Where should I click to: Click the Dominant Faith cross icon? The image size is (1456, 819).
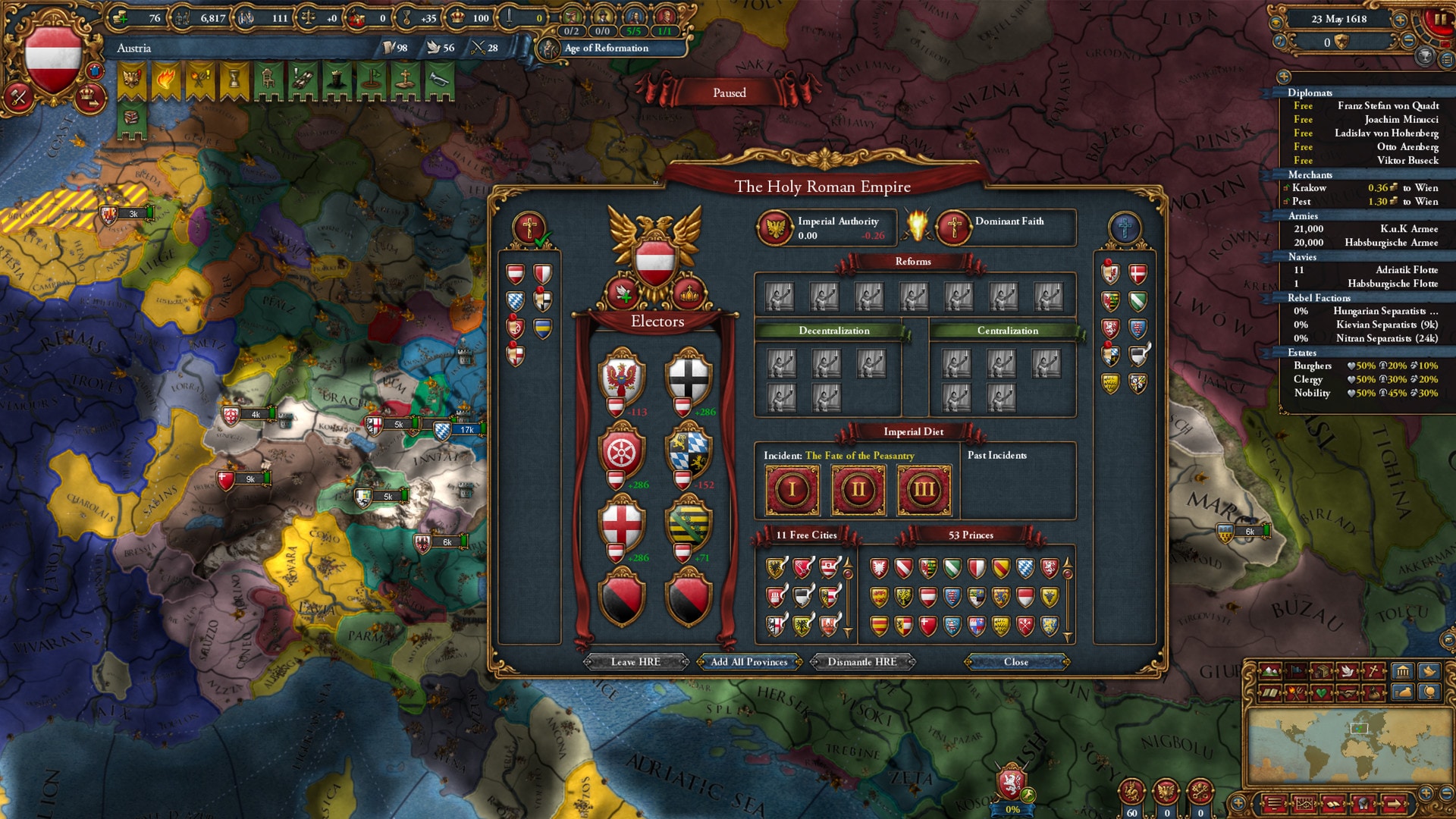[x=954, y=227]
